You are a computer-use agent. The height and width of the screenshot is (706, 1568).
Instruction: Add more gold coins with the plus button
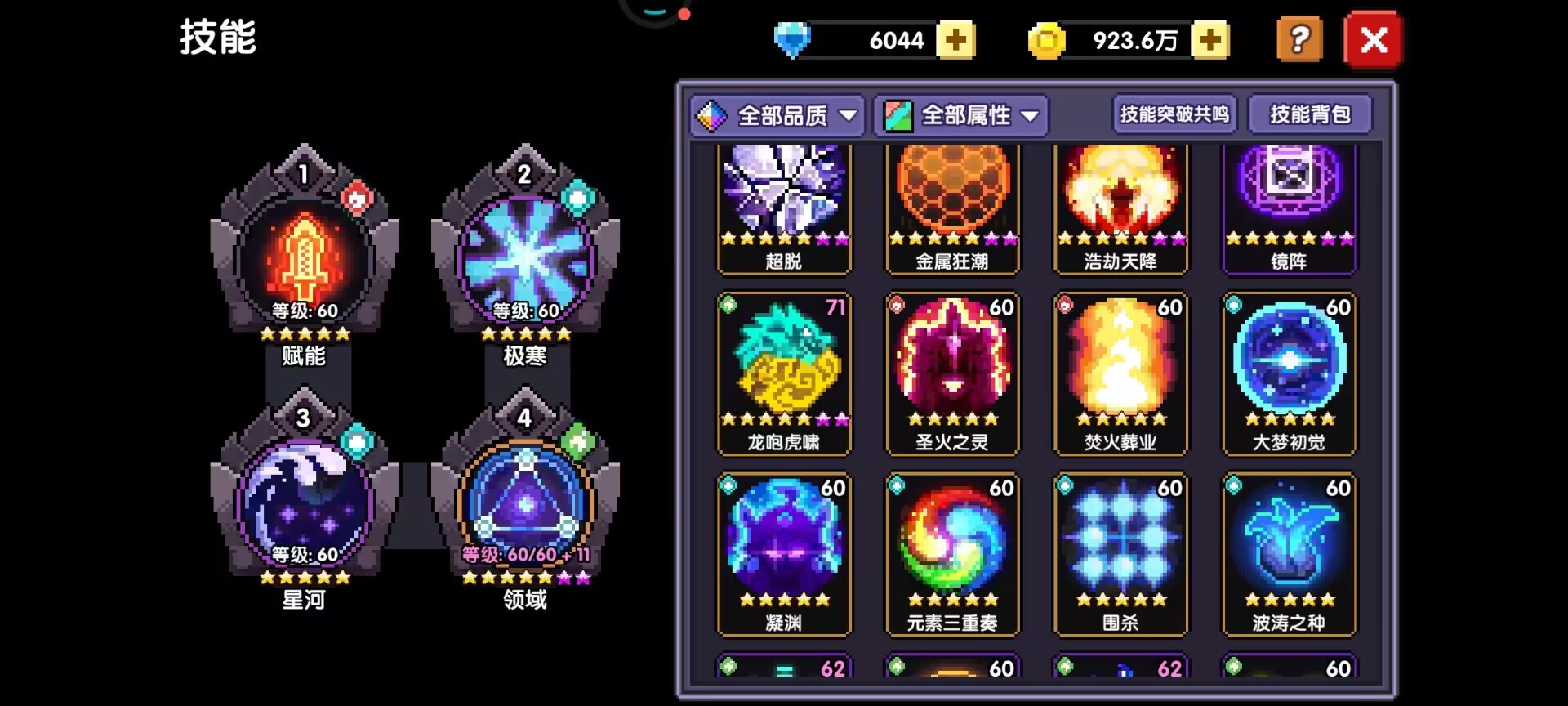pyautogui.click(x=1209, y=40)
